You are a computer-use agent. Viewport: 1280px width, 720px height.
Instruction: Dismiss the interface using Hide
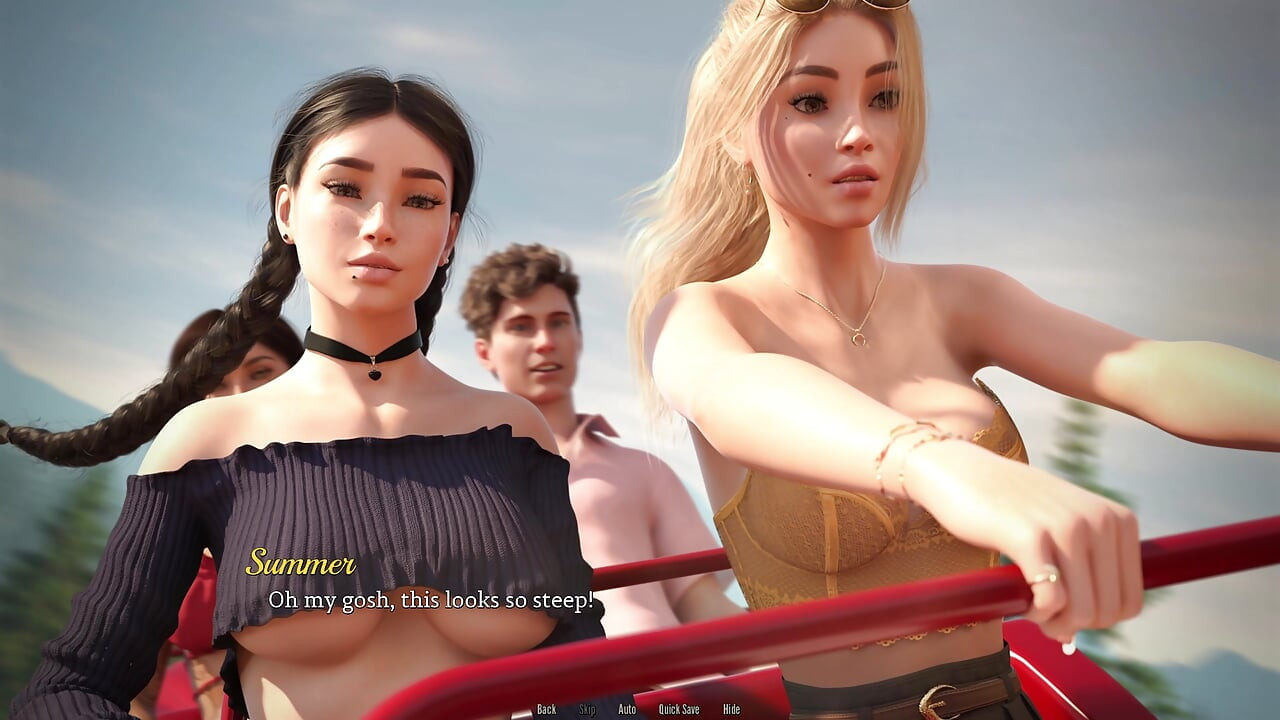(731, 708)
